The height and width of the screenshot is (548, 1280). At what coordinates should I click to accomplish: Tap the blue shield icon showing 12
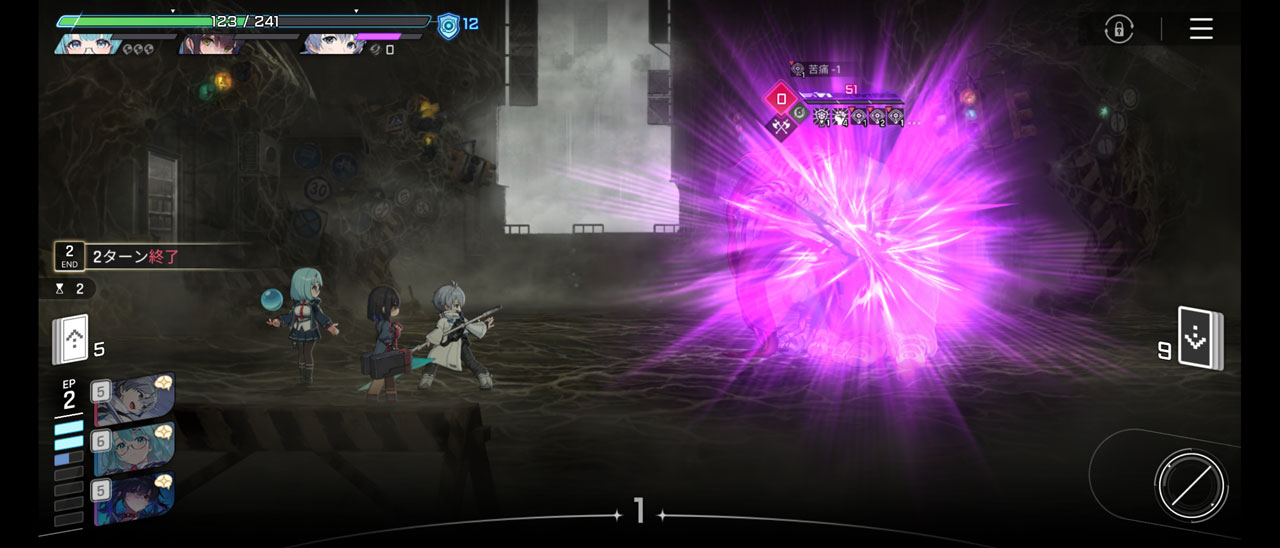pyautogui.click(x=449, y=26)
